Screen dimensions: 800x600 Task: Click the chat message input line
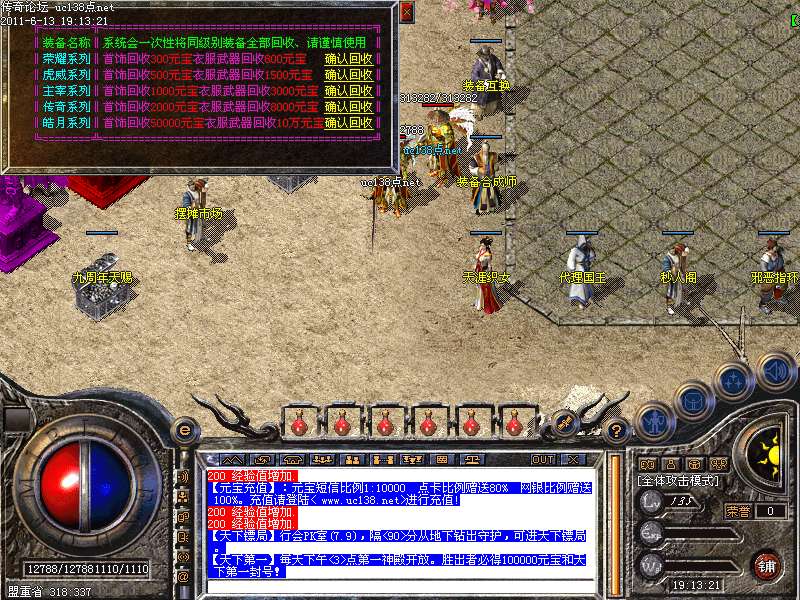tap(400, 585)
